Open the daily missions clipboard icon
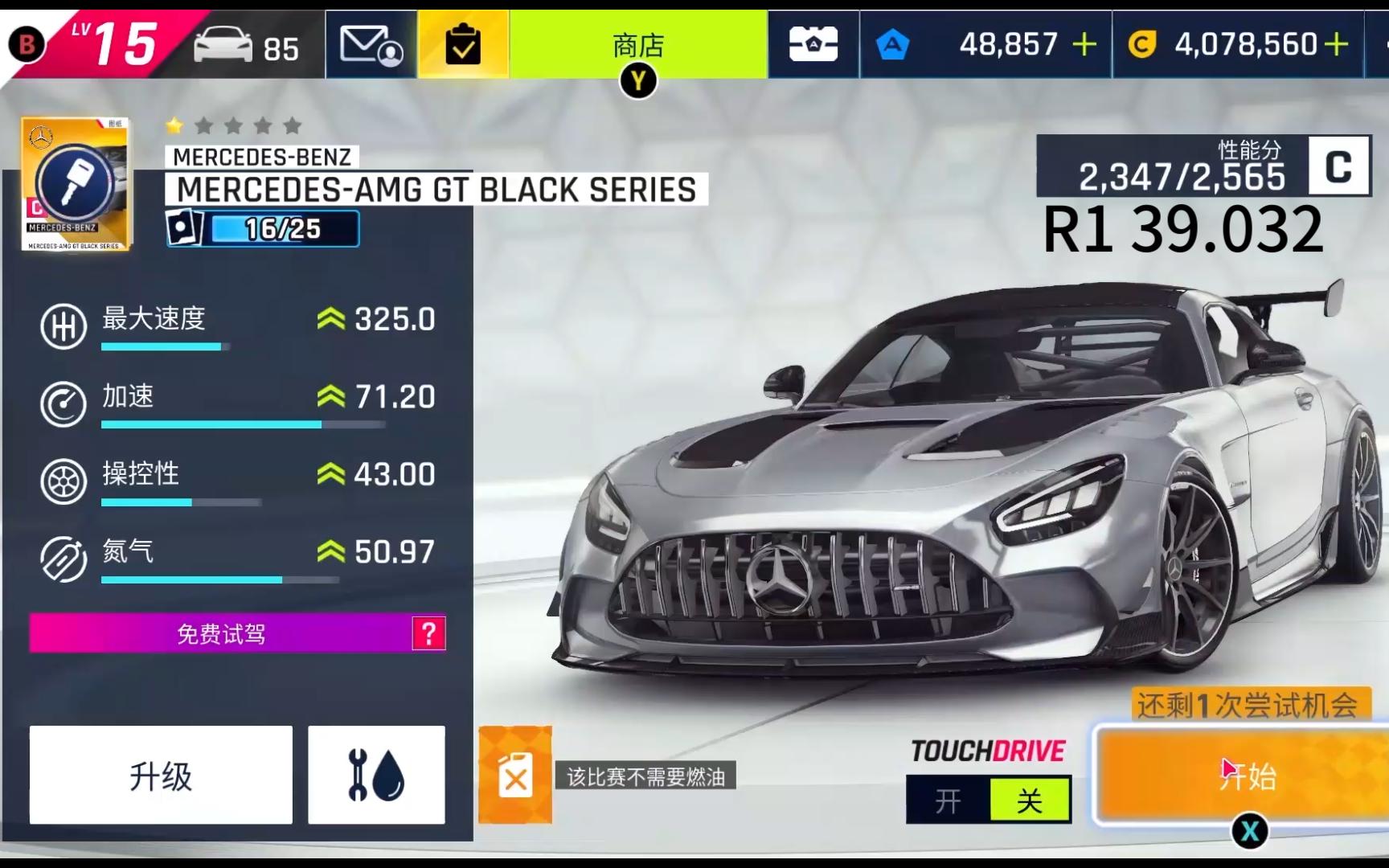The image size is (1389, 868). click(x=463, y=45)
